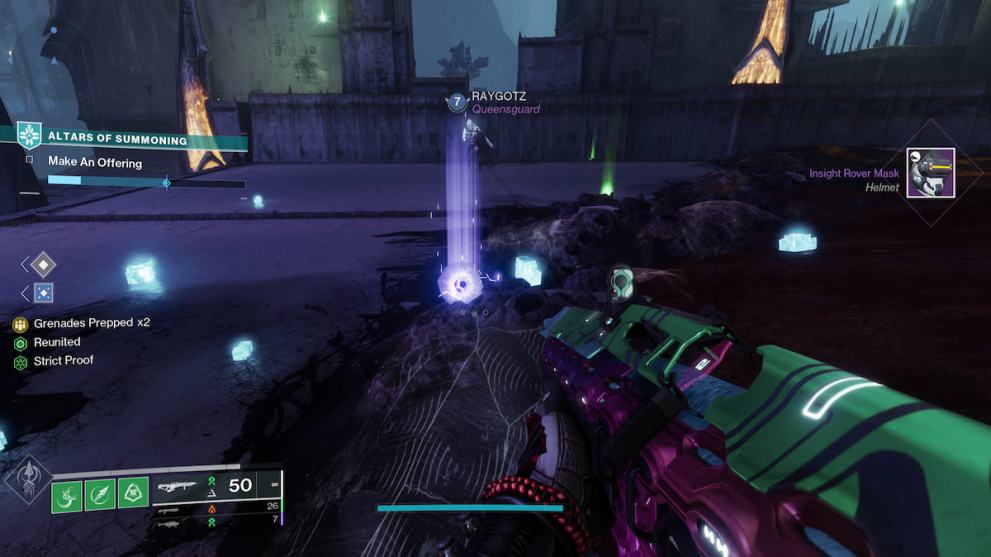
Task: Click the upper white diamond indicator icon
Action: point(43,264)
